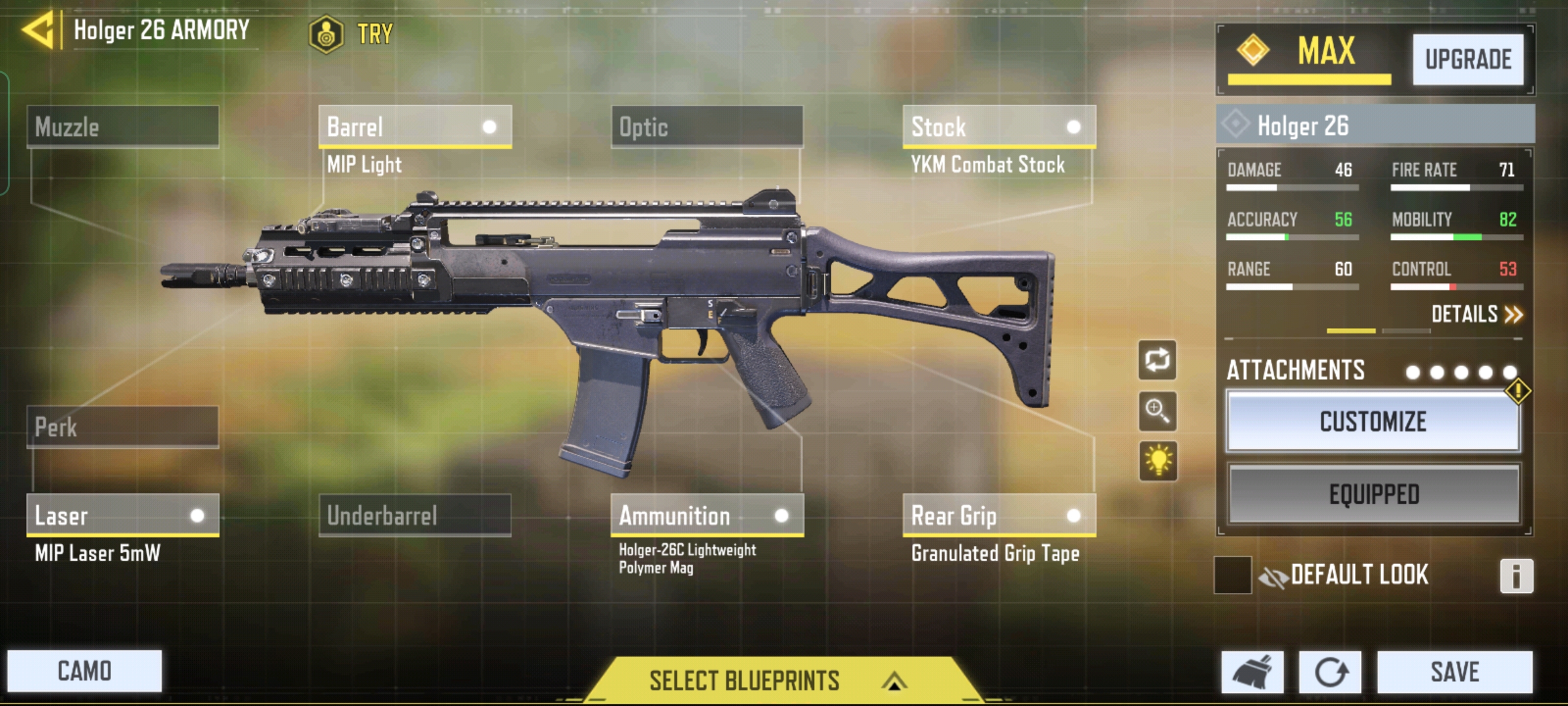Choose the Underbarrel attachment slot

(x=414, y=515)
